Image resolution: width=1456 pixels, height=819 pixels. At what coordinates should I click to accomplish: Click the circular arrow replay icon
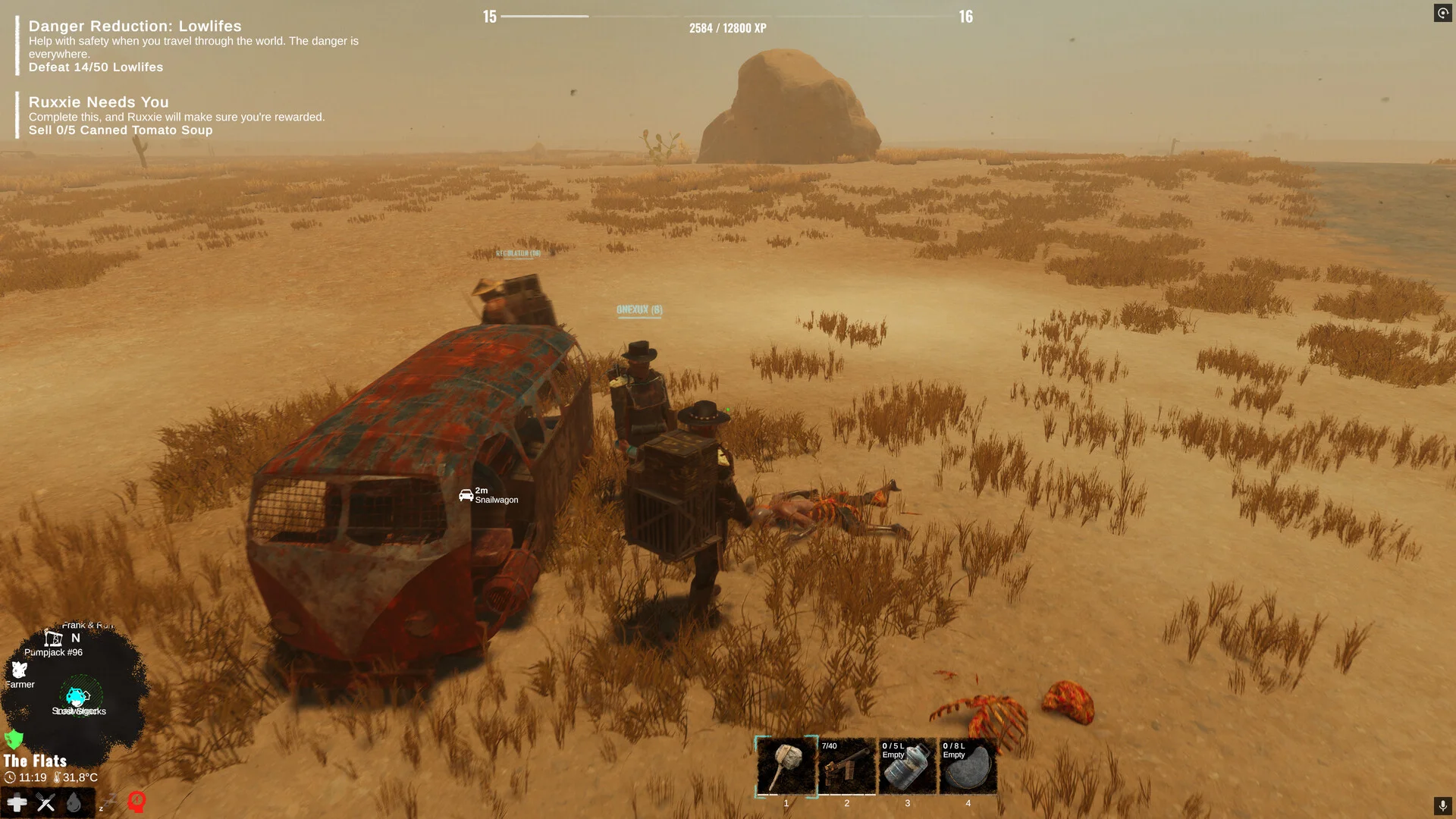click(1442, 13)
